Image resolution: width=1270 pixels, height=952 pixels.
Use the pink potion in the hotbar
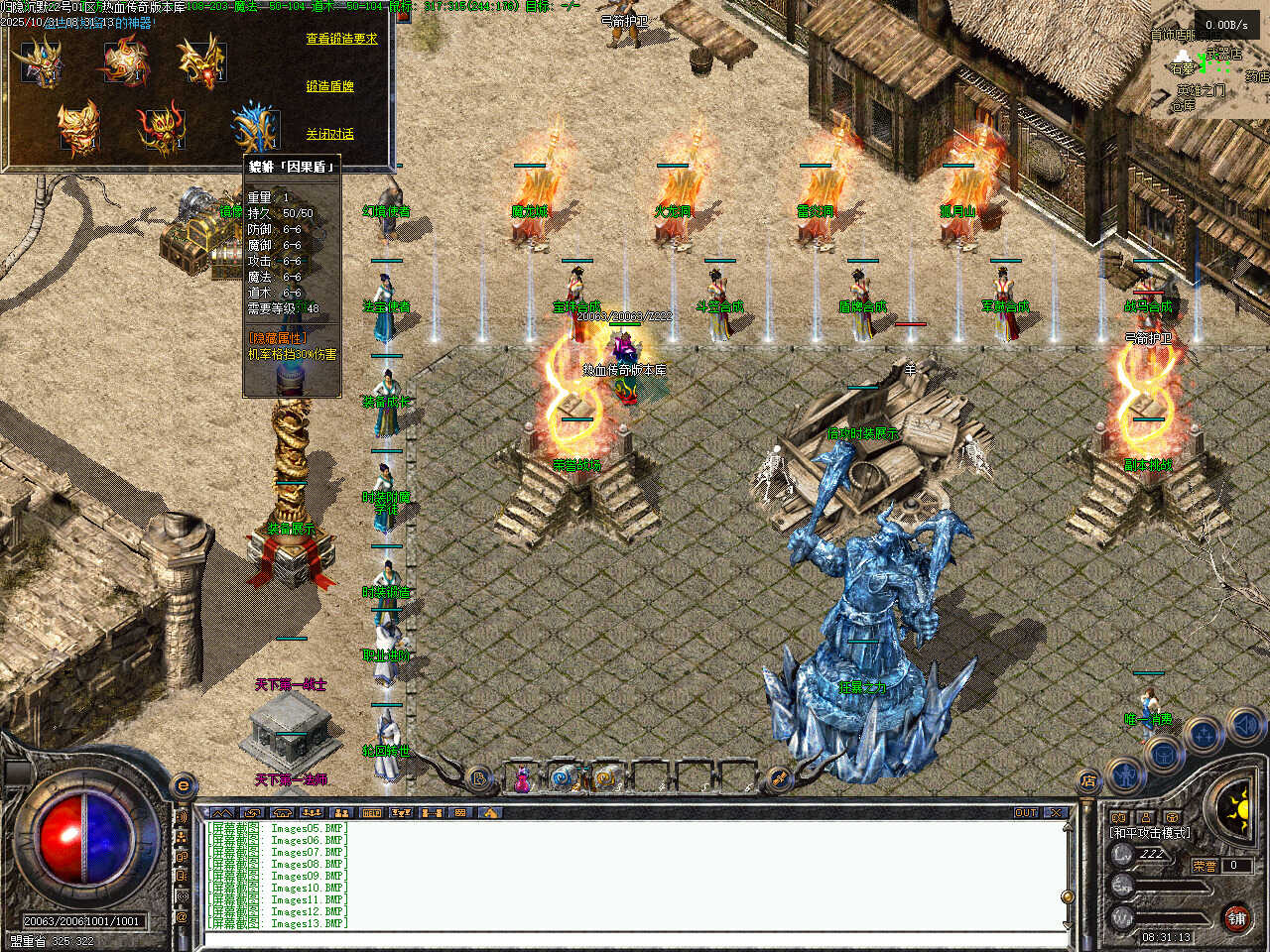coord(522,779)
